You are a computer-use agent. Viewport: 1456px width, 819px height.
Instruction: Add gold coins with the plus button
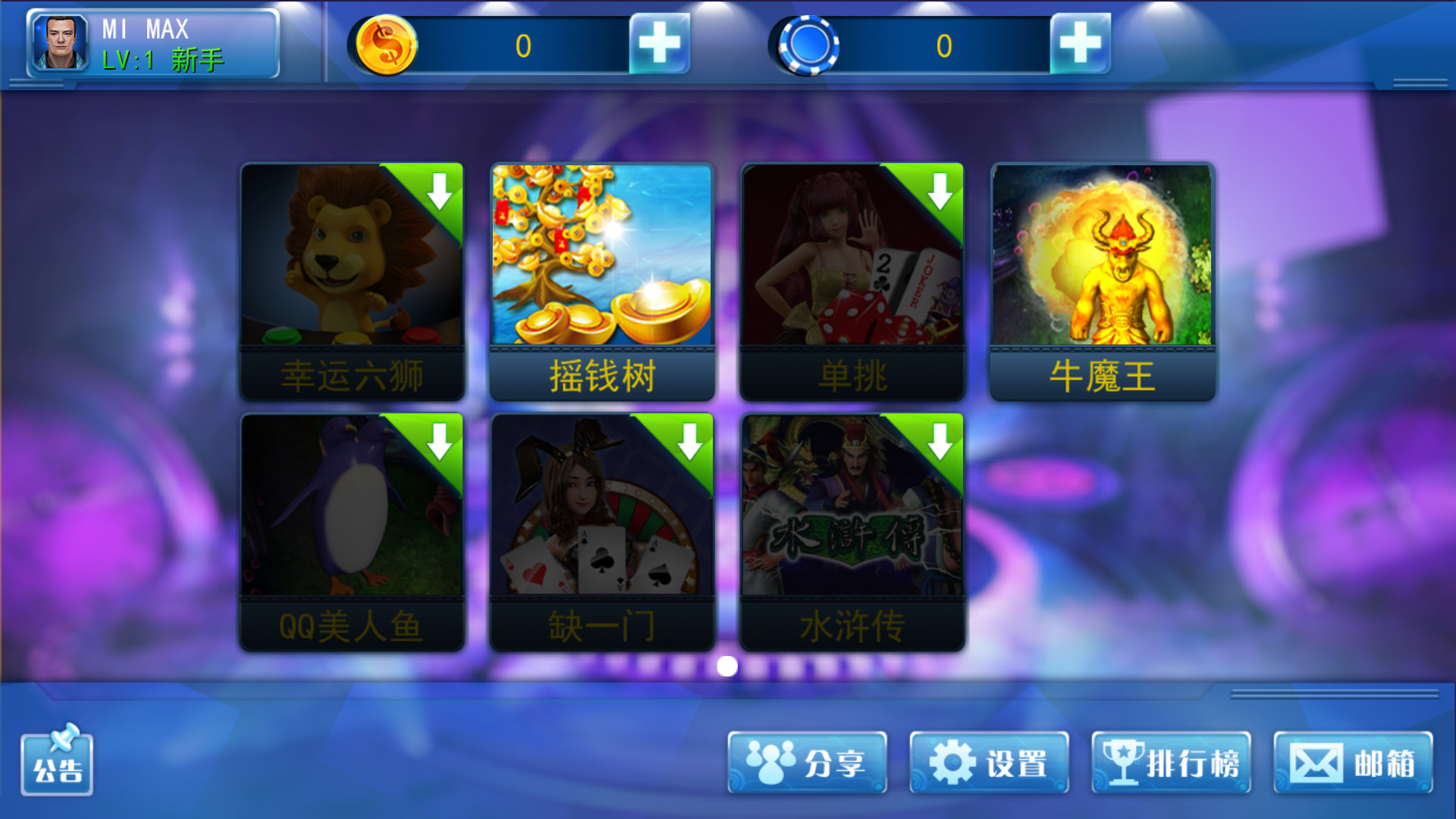tap(659, 44)
